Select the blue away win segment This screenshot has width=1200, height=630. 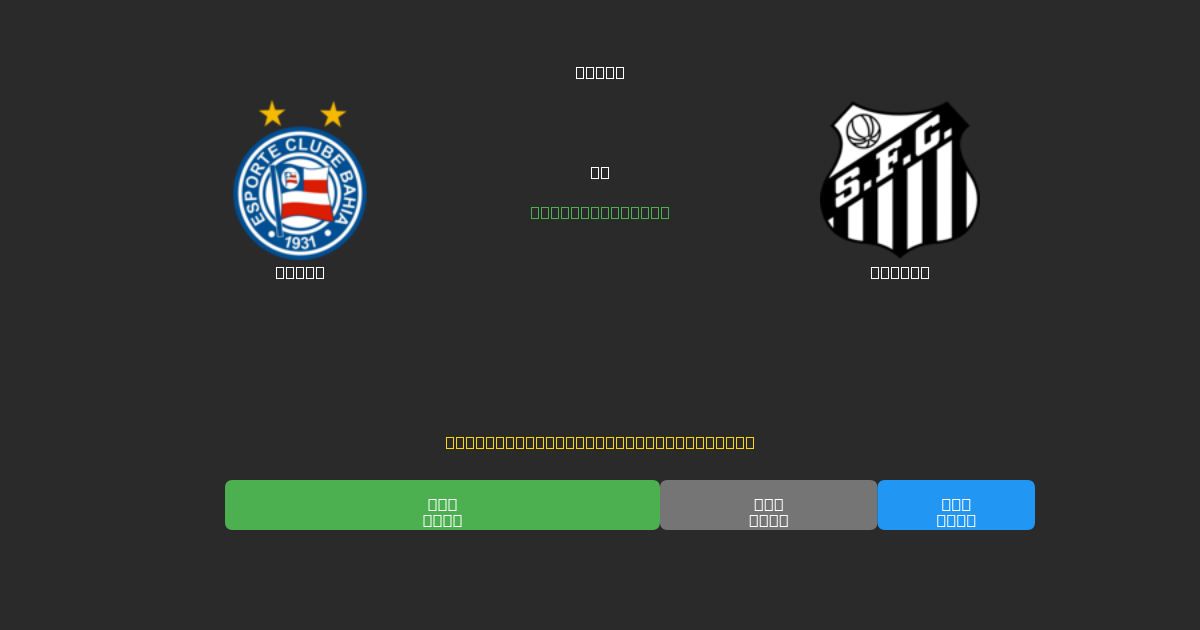point(956,505)
